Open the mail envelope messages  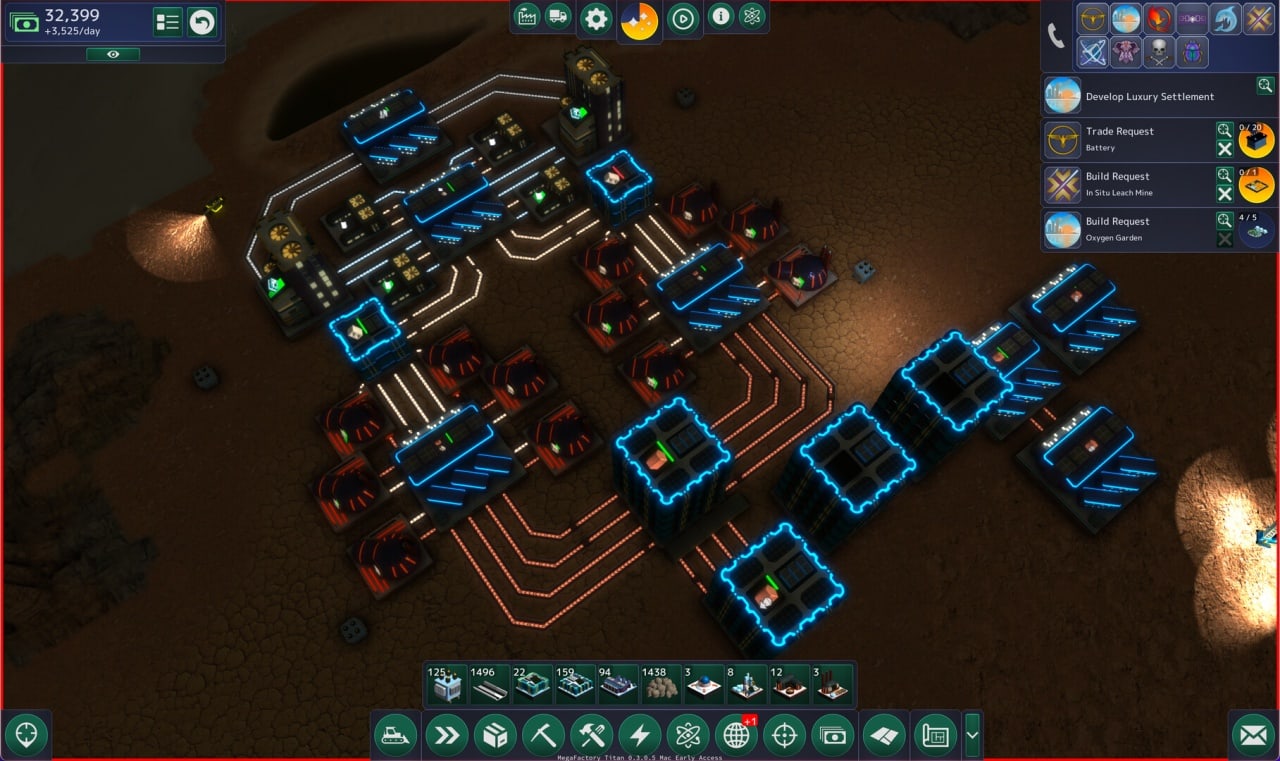1253,736
